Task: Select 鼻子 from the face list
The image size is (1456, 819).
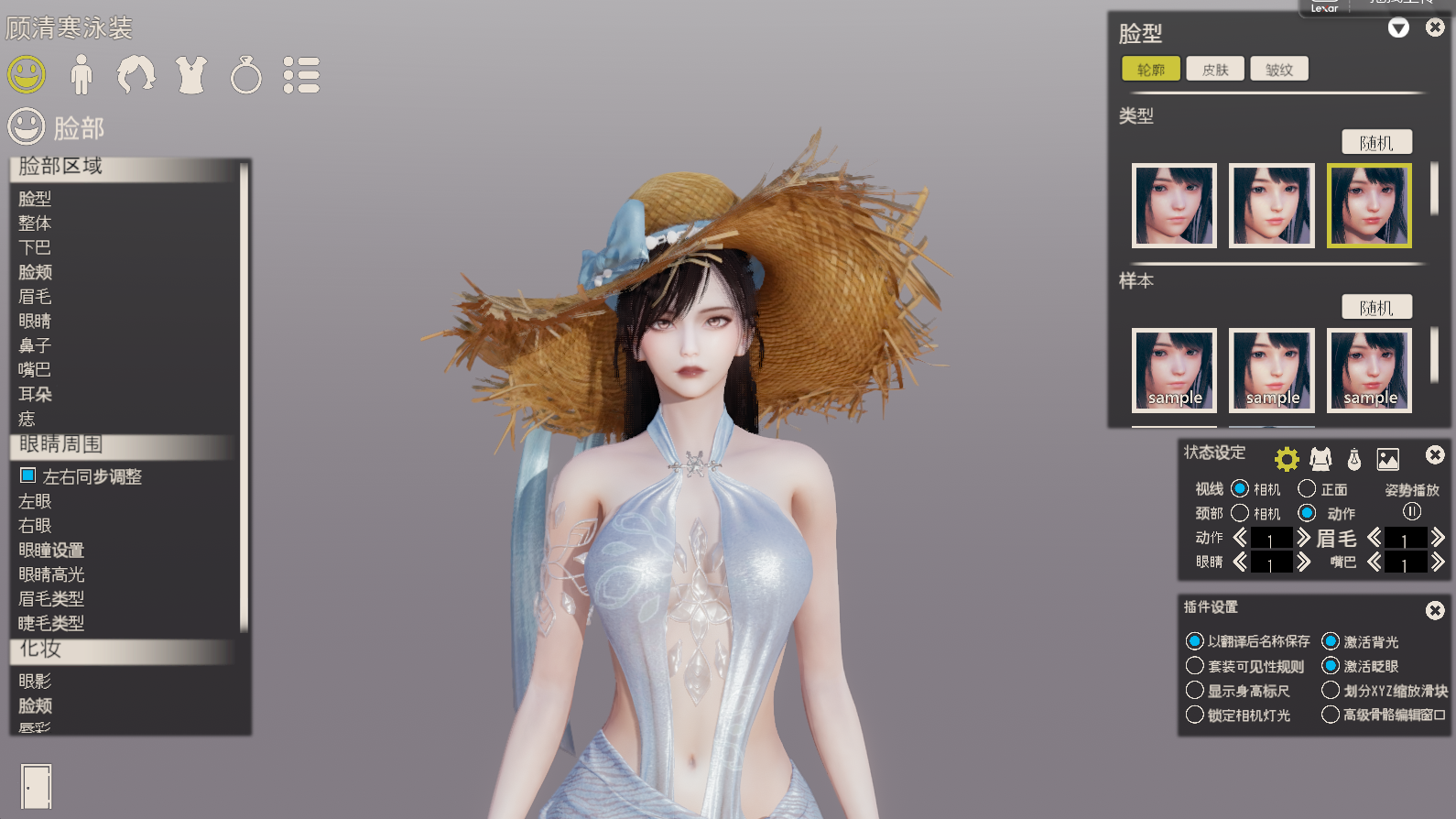Action: pyautogui.click(x=36, y=345)
